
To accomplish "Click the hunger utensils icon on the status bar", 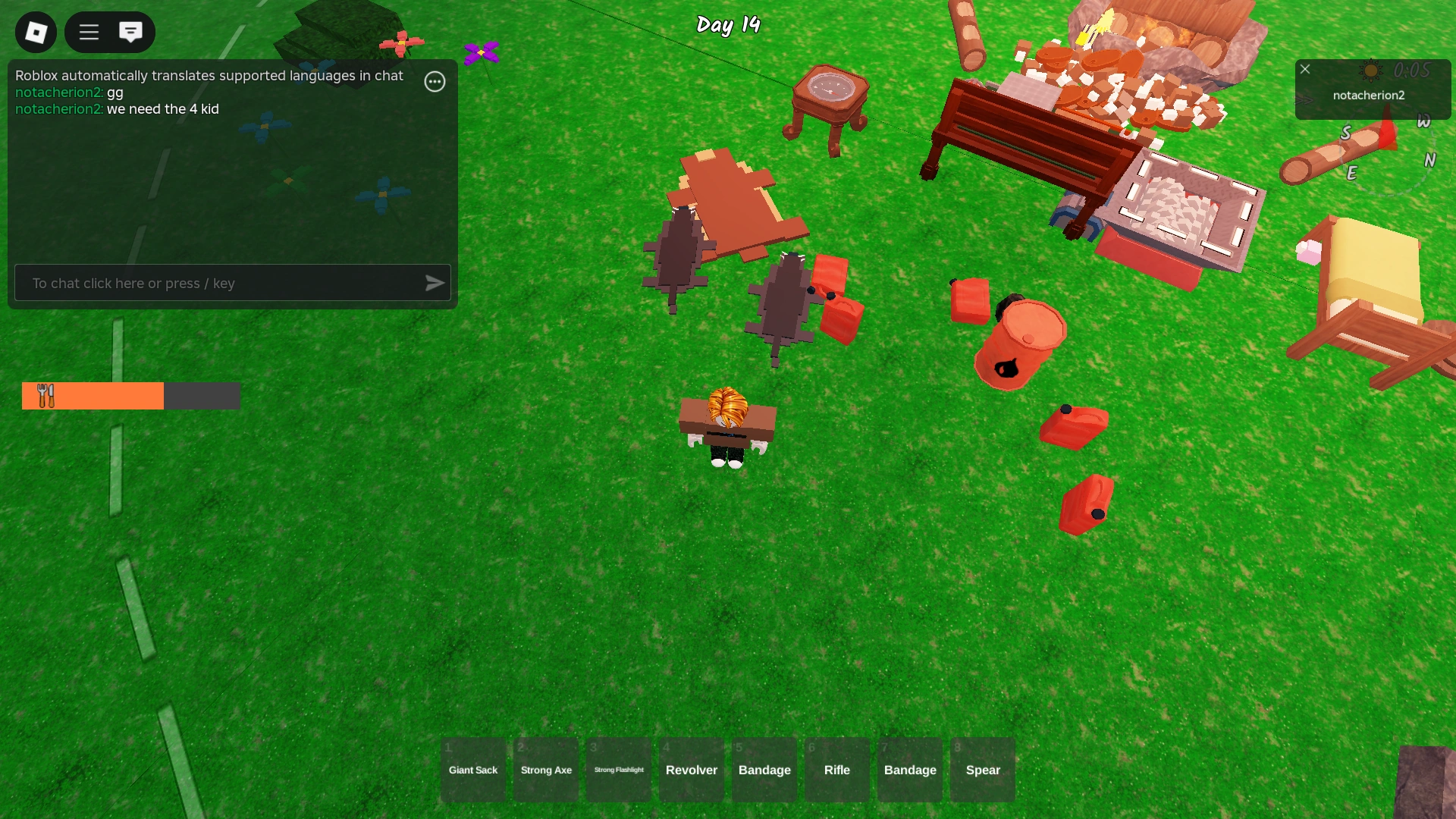I will click(45, 395).
